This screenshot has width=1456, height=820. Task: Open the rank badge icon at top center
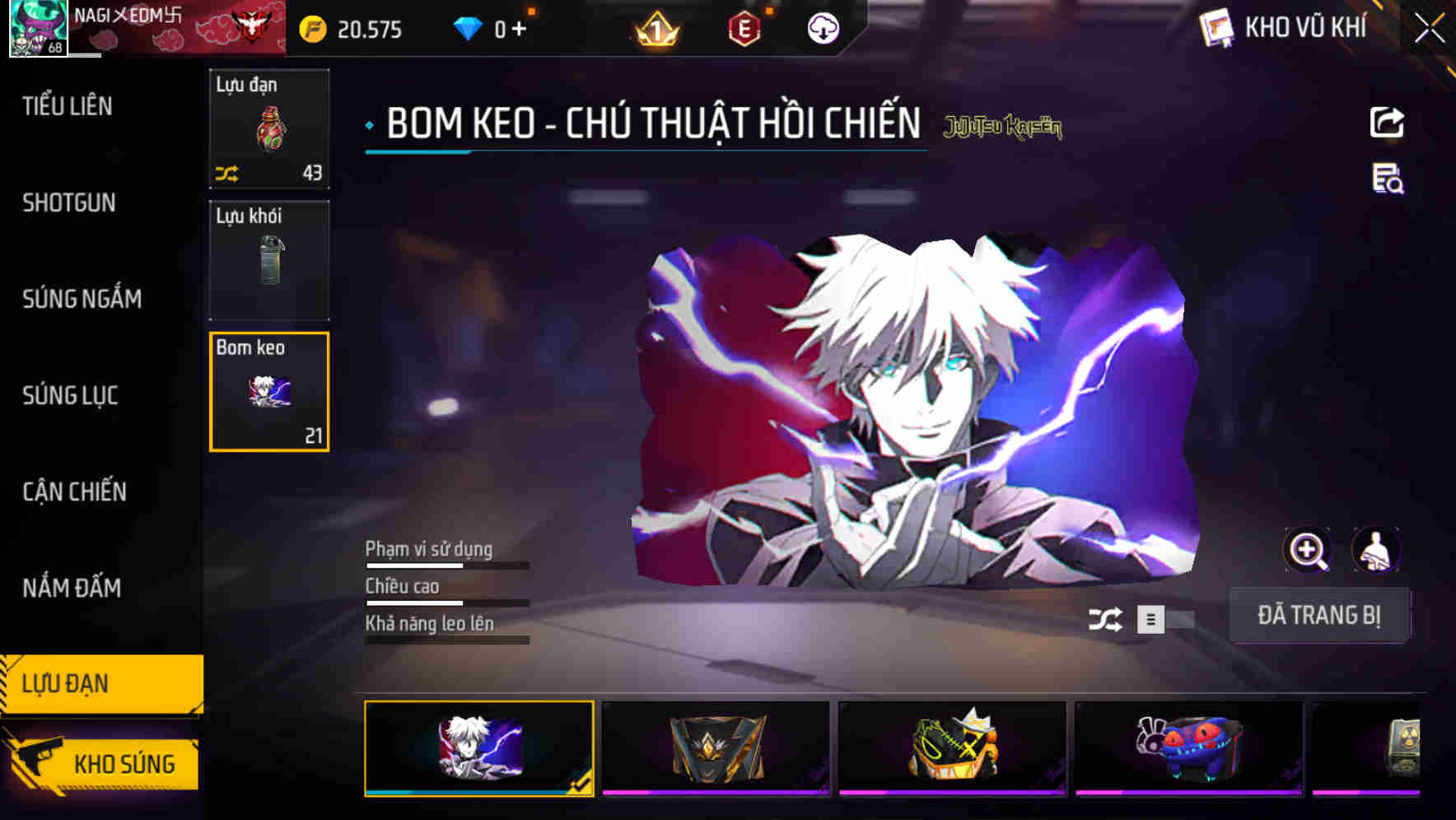tap(653, 28)
